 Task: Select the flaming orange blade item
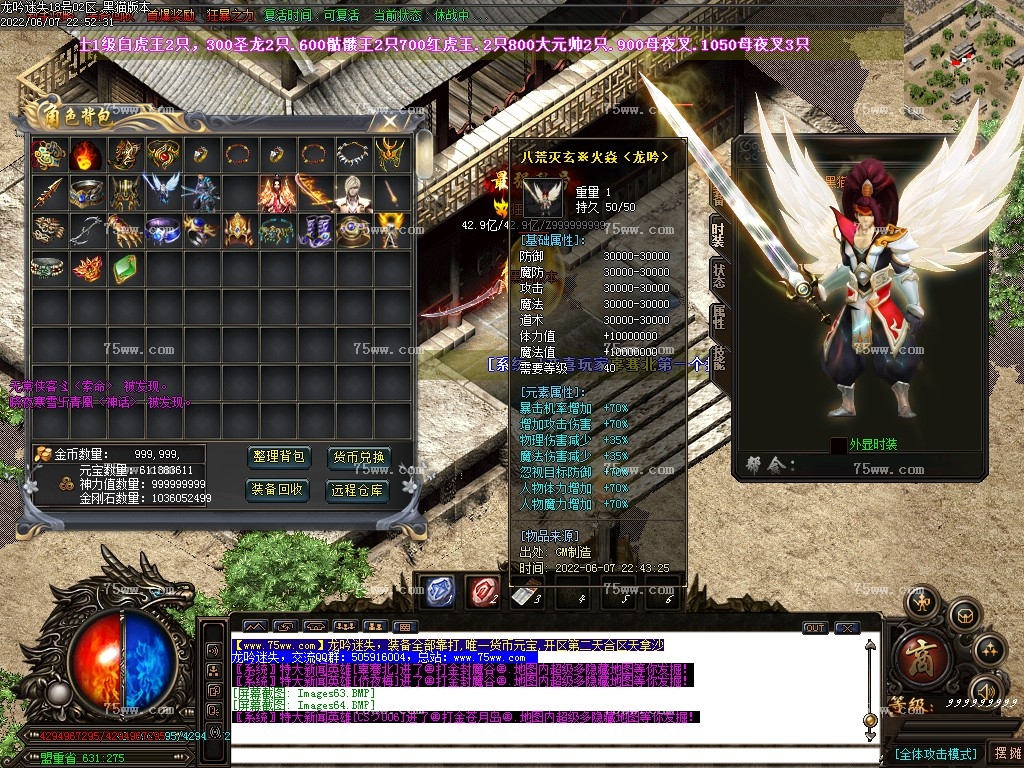click(313, 191)
